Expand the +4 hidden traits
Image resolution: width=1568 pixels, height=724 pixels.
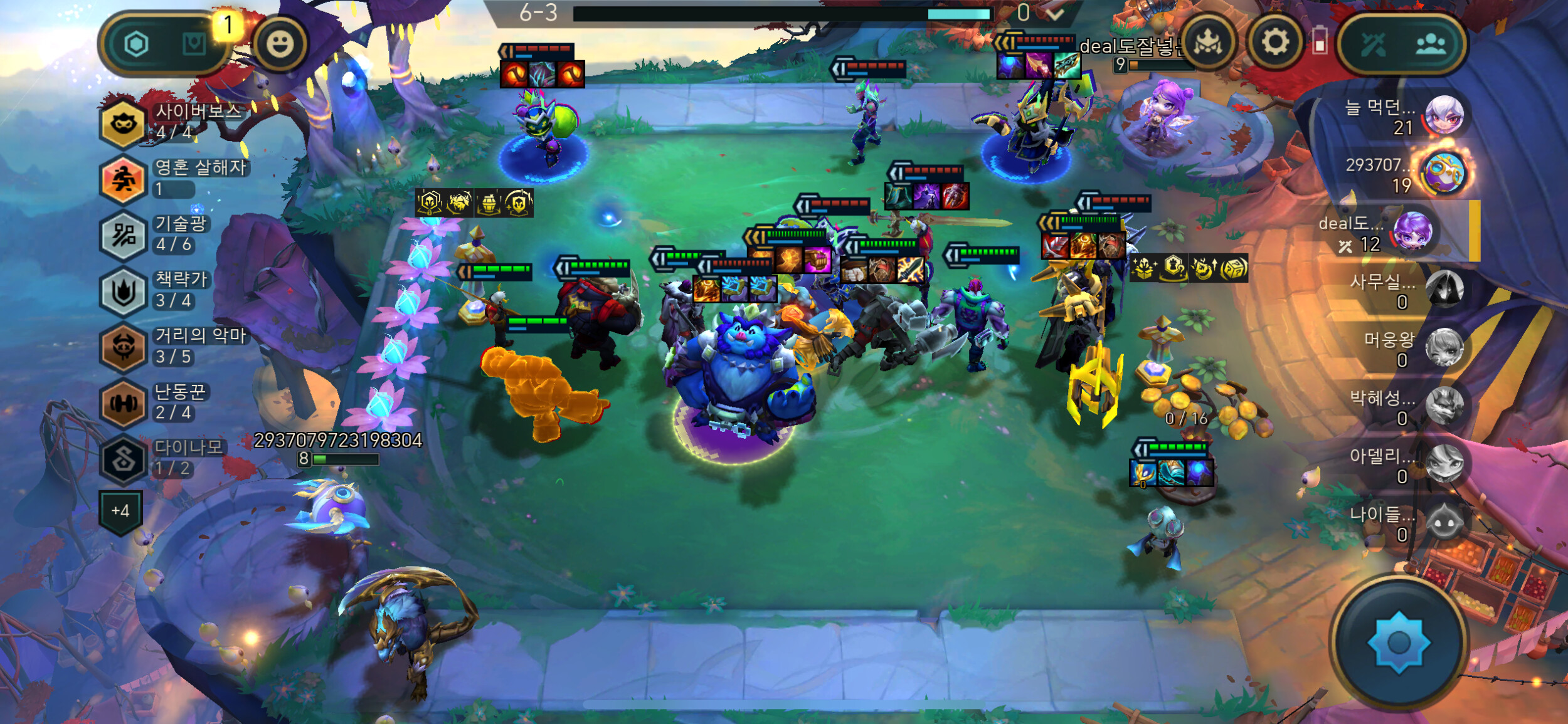[x=120, y=511]
